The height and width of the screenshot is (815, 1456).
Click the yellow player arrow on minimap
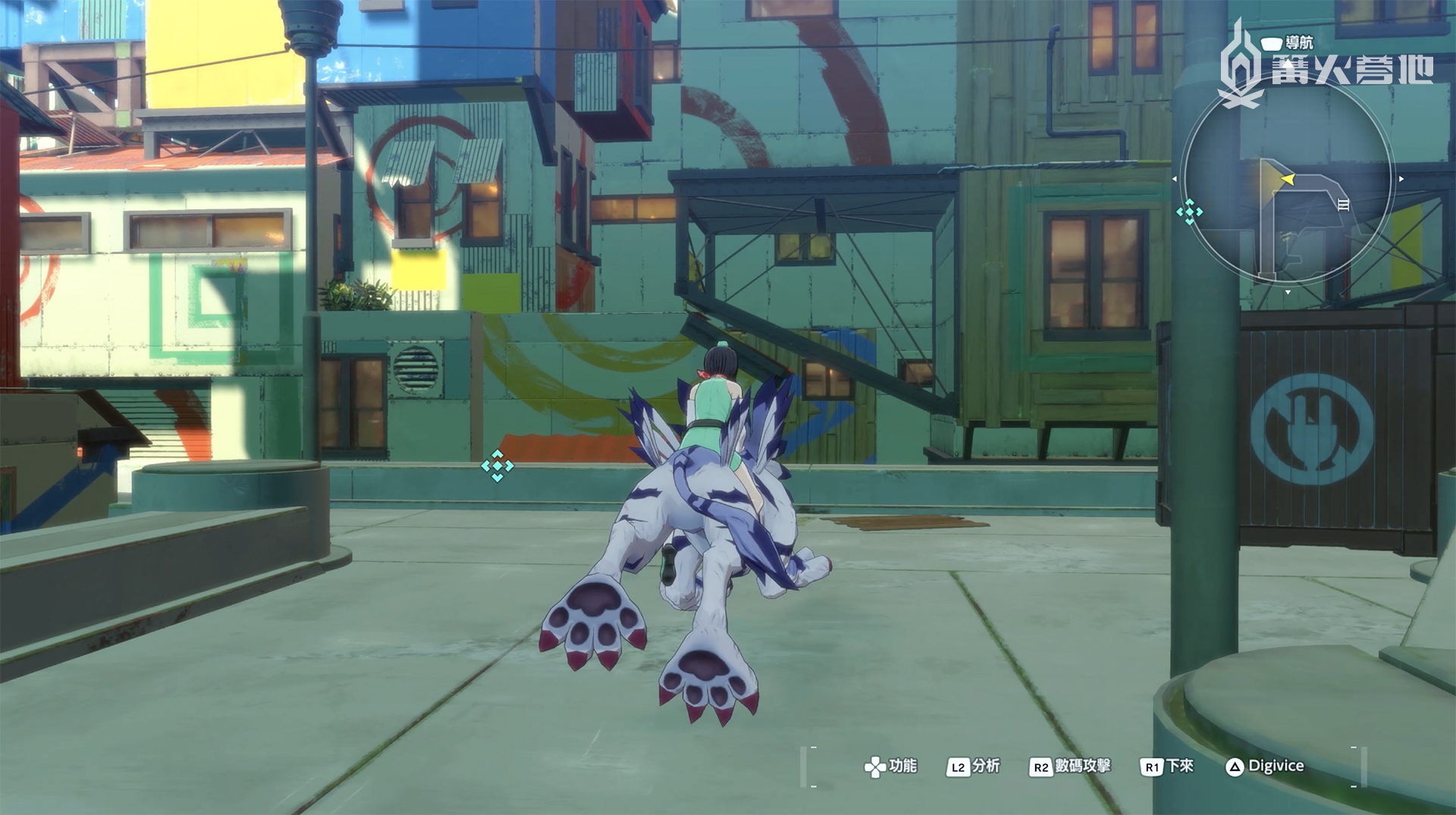(x=1288, y=179)
